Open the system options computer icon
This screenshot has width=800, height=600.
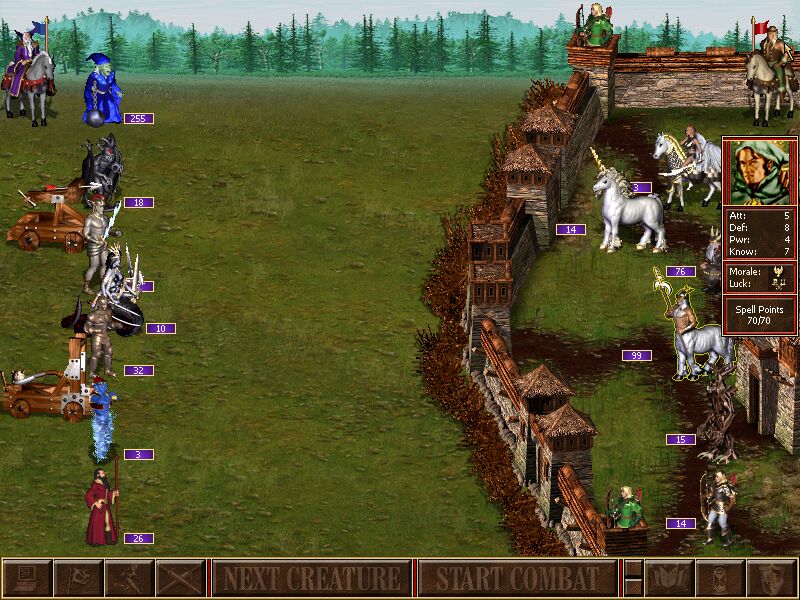click(27, 578)
